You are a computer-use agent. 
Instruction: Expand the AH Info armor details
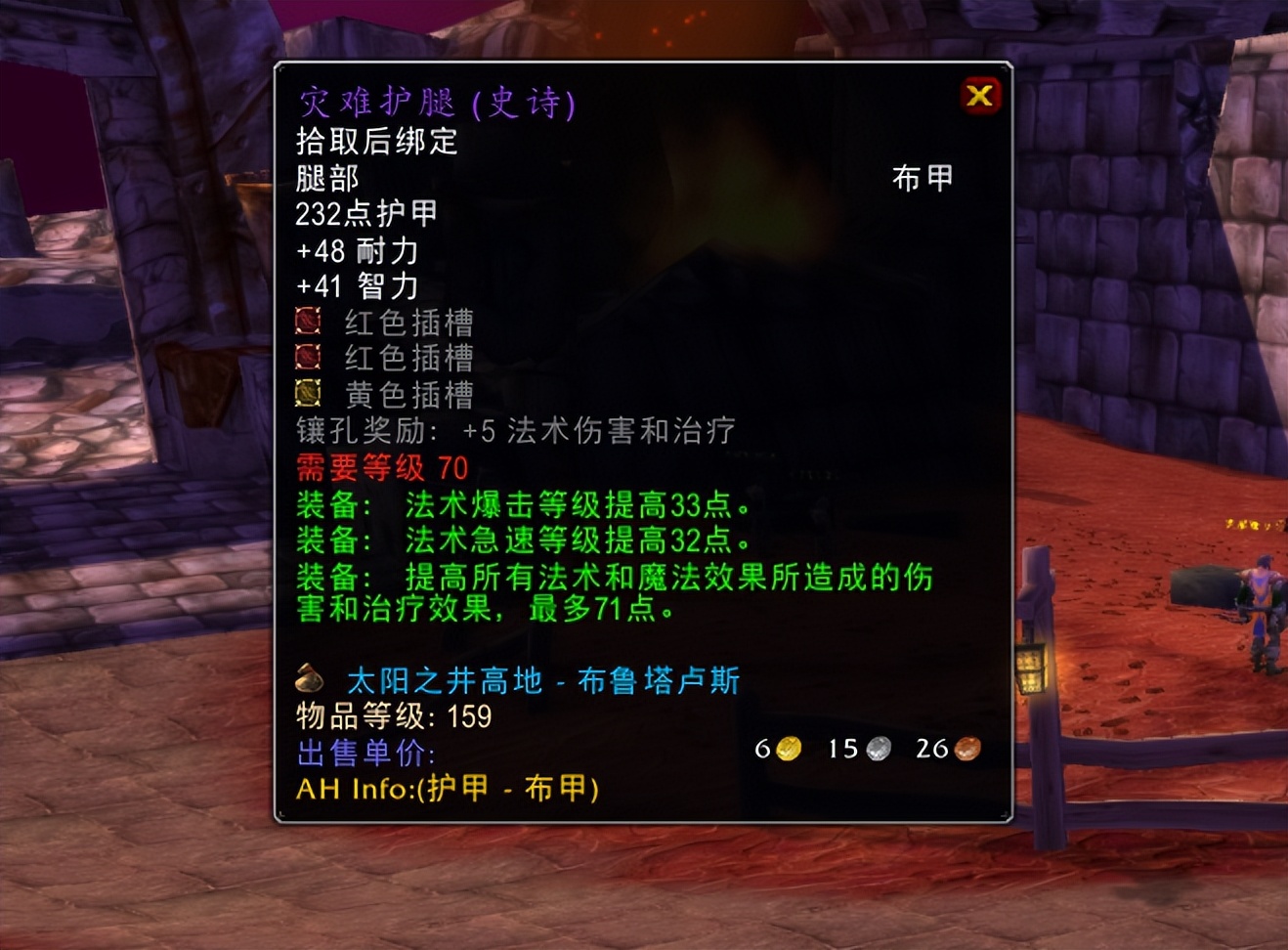447,791
